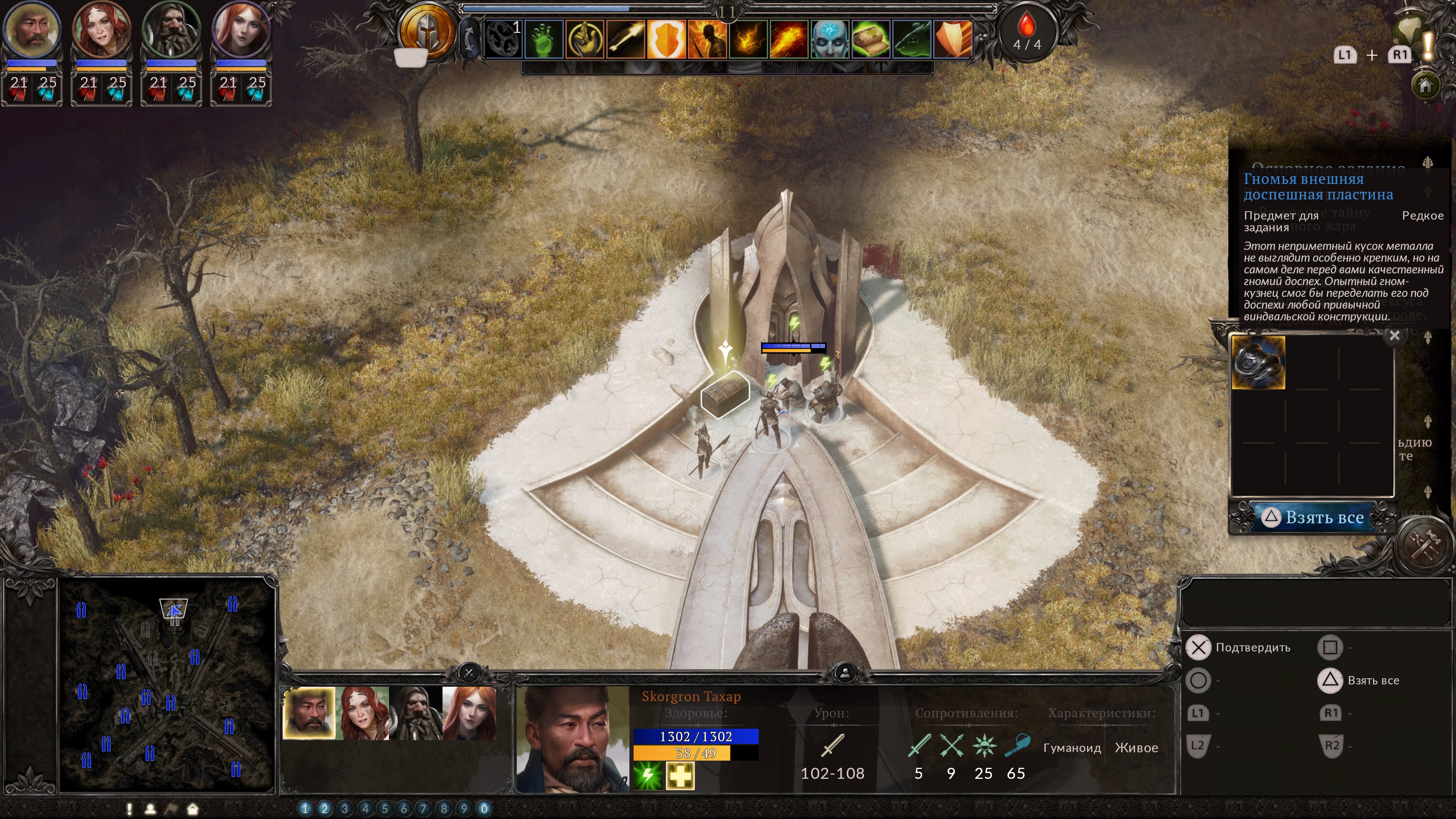Choose the red-haired elf in selection panel

[x=469, y=713]
